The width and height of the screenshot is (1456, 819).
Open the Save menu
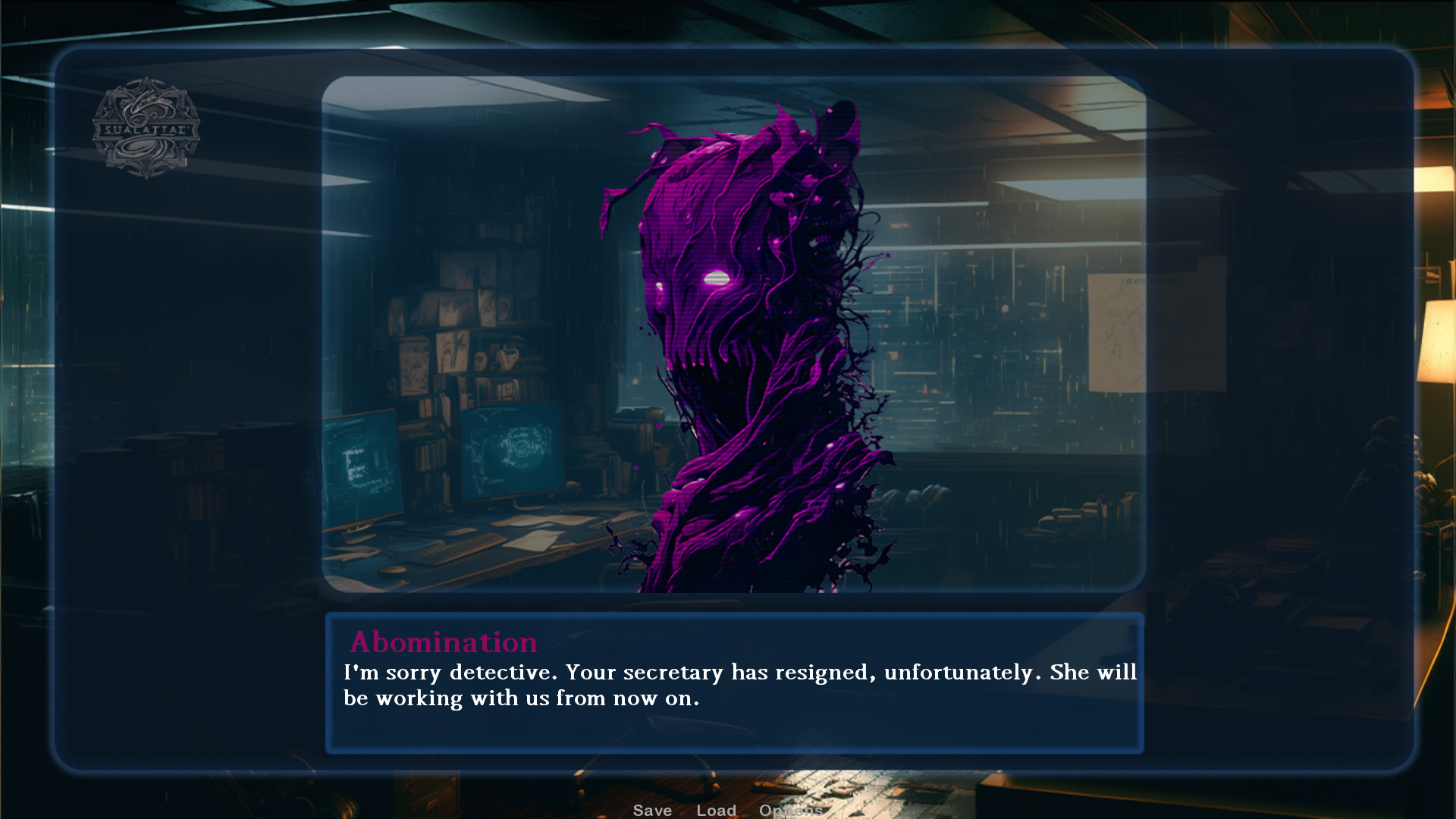(x=652, y=810)
